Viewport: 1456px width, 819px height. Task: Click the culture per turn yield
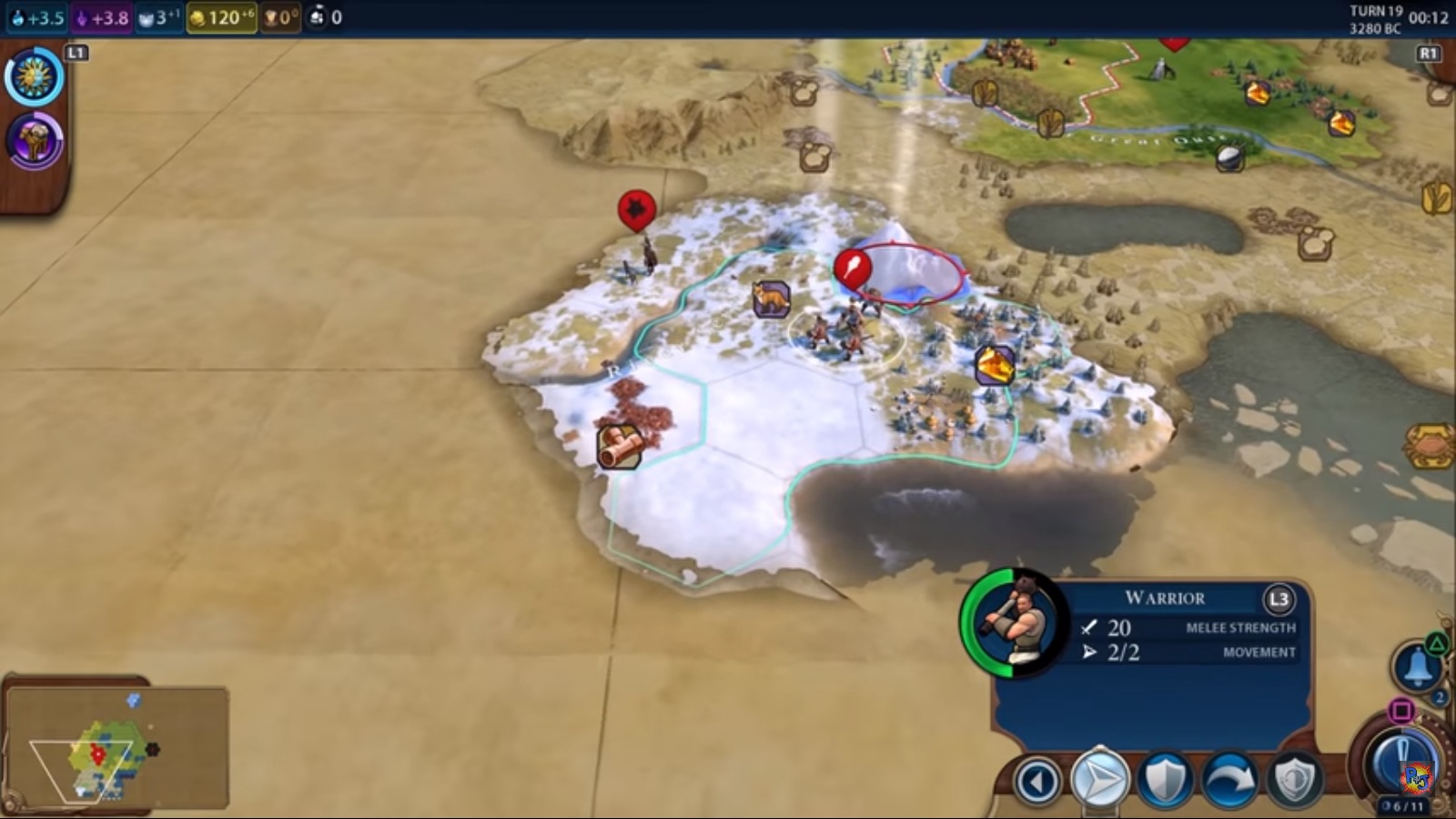(103, 17)
